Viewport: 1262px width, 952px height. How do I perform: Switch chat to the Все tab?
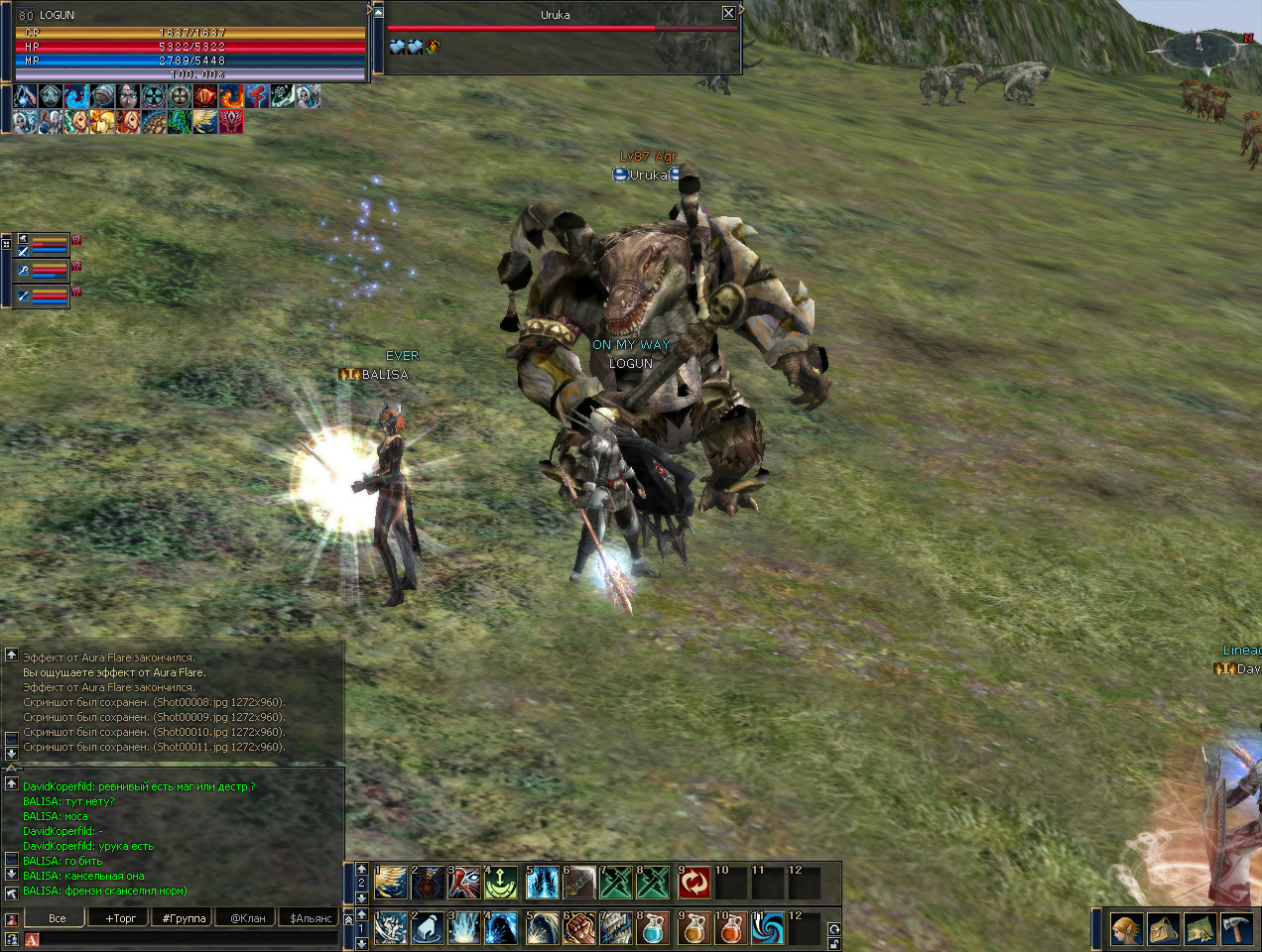(x=58, y=918)
